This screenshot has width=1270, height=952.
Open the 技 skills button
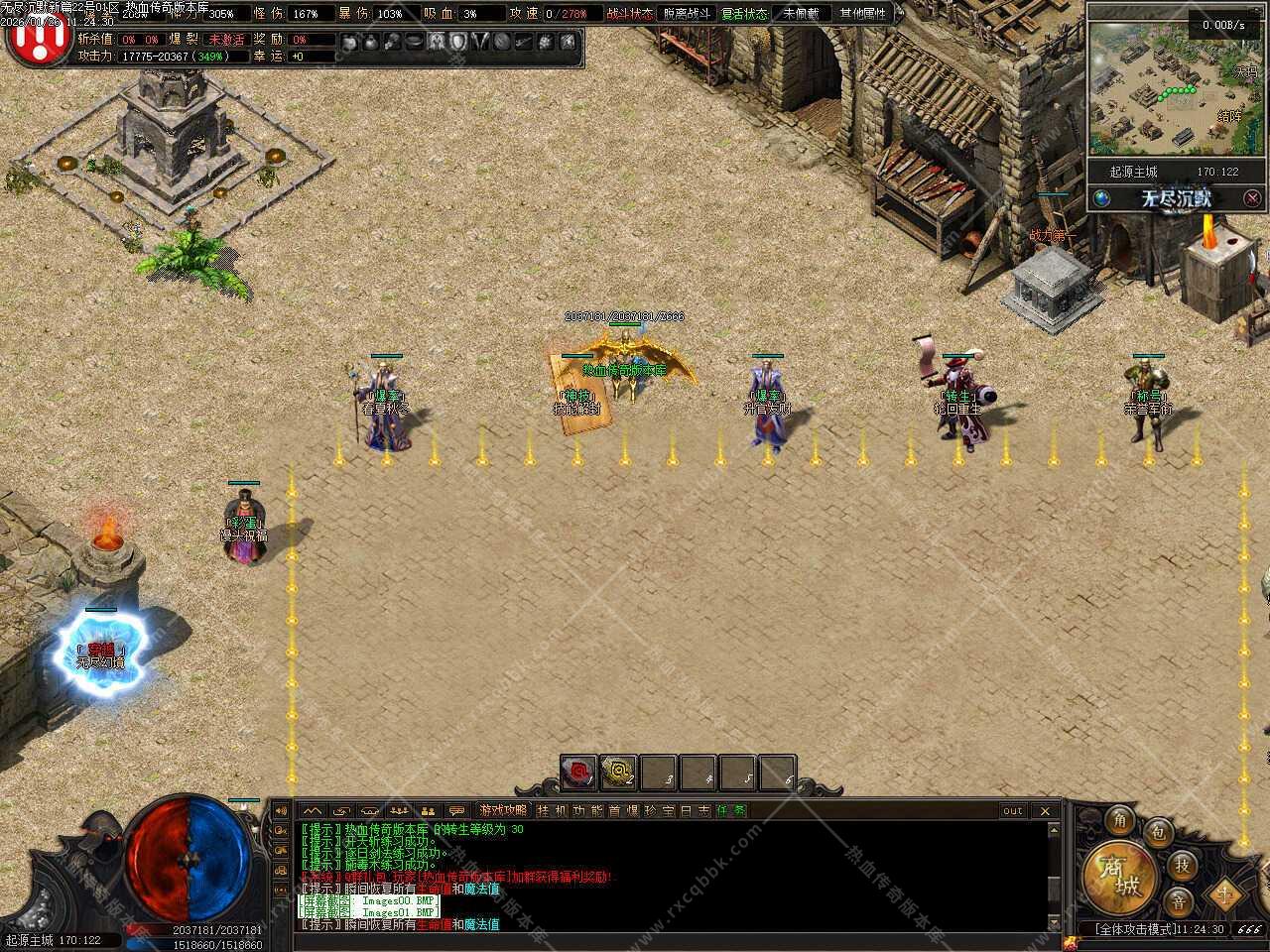pos(1182,865)
